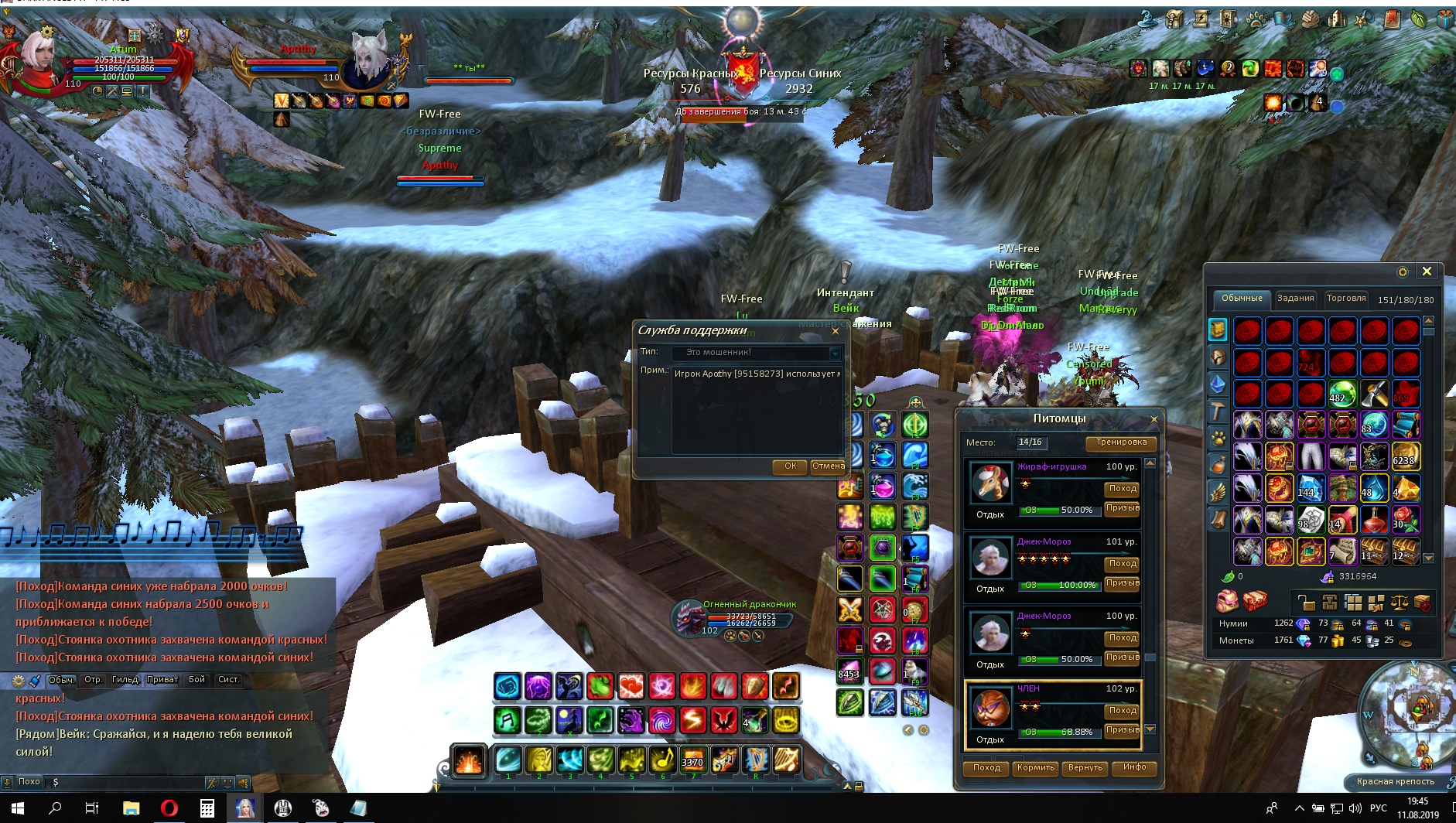1456x823 pixels.
Task: Confirm the support report with OK
Action: (790, 466)
